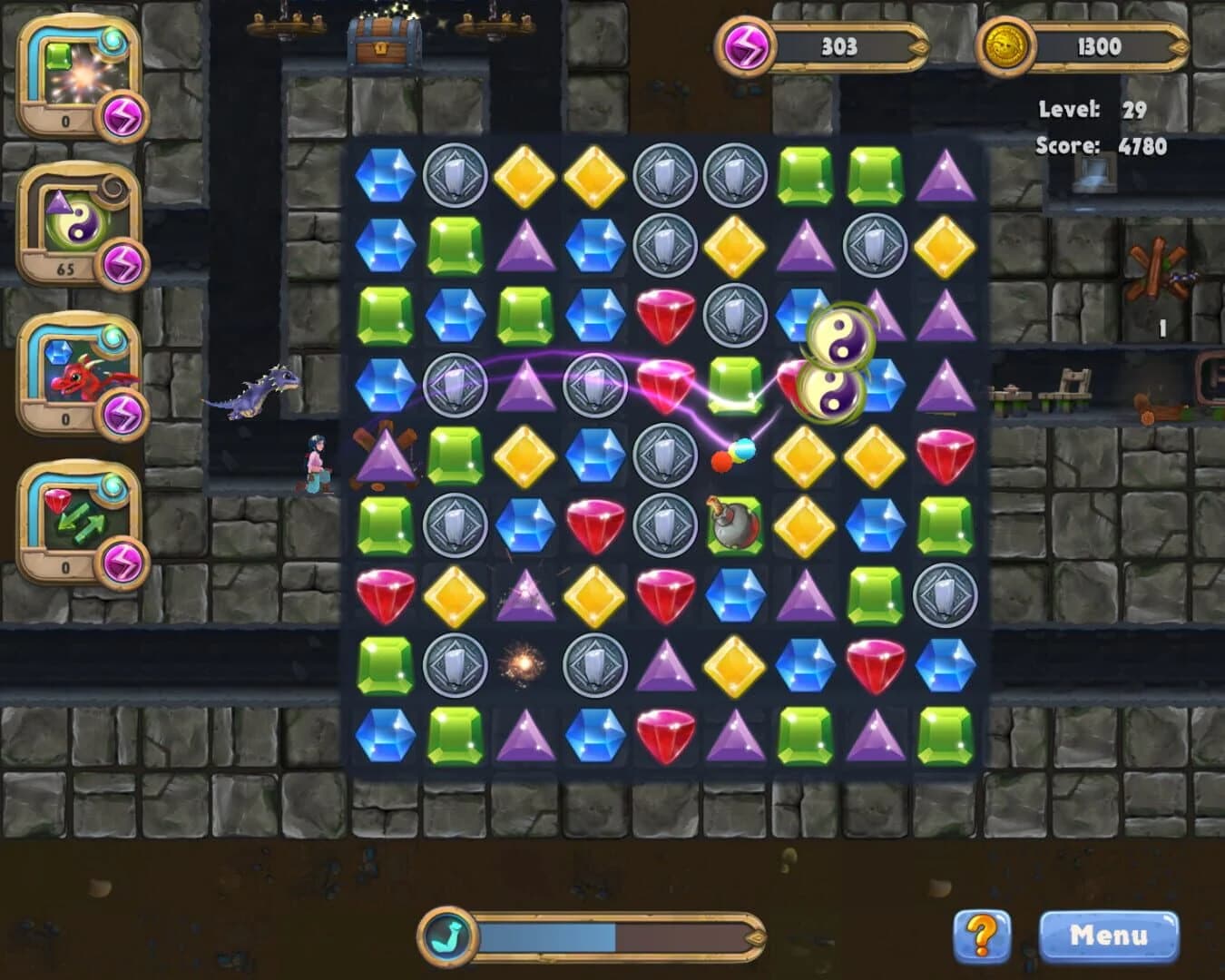The image size is (1225, 980).
Task: Click the purple lightning icon on the dragon bonus
Action: [x=124, y=413]
